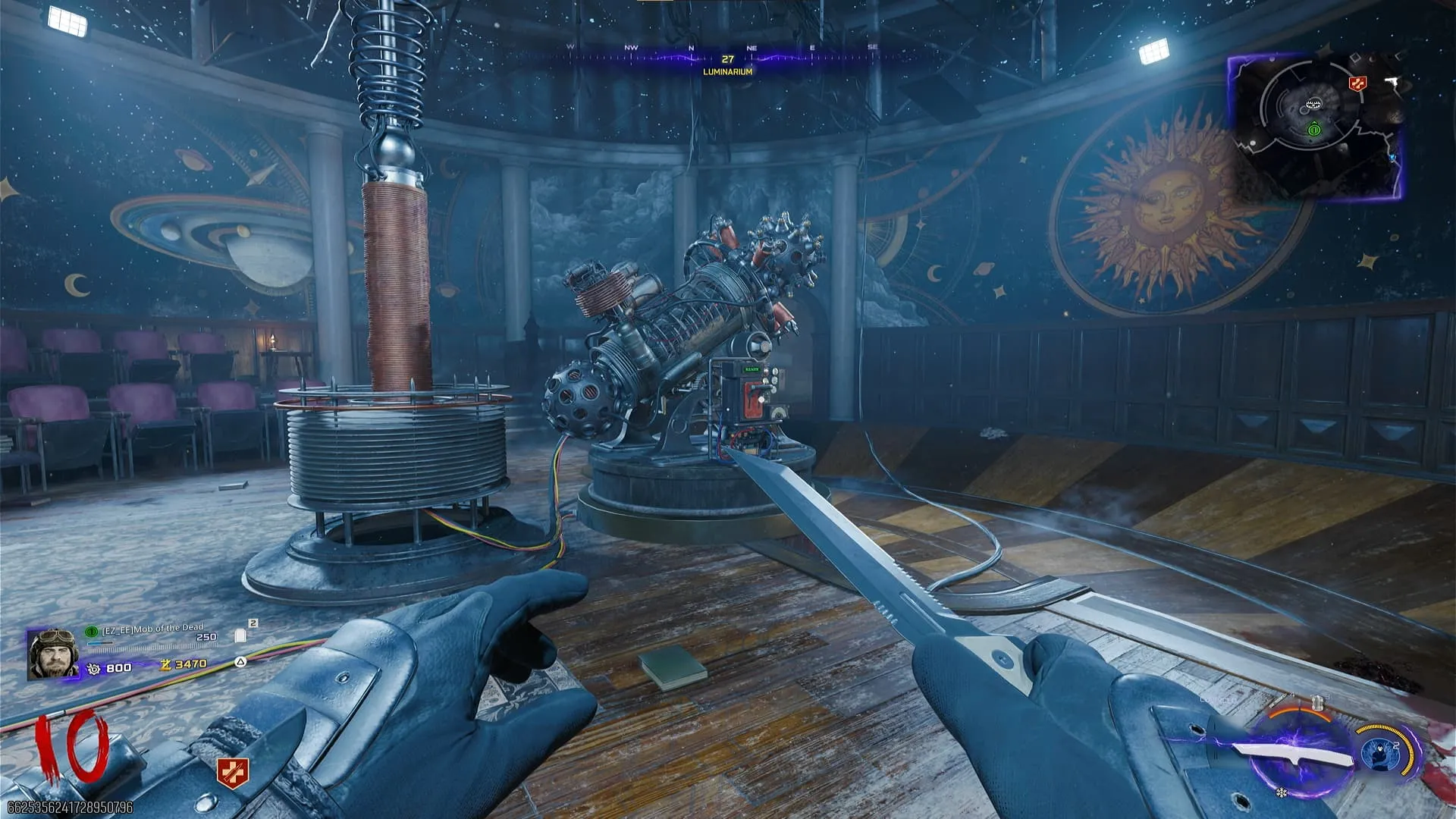Click the compass bar showing Luminarium

pyautogui.click(x=727, y=59)
